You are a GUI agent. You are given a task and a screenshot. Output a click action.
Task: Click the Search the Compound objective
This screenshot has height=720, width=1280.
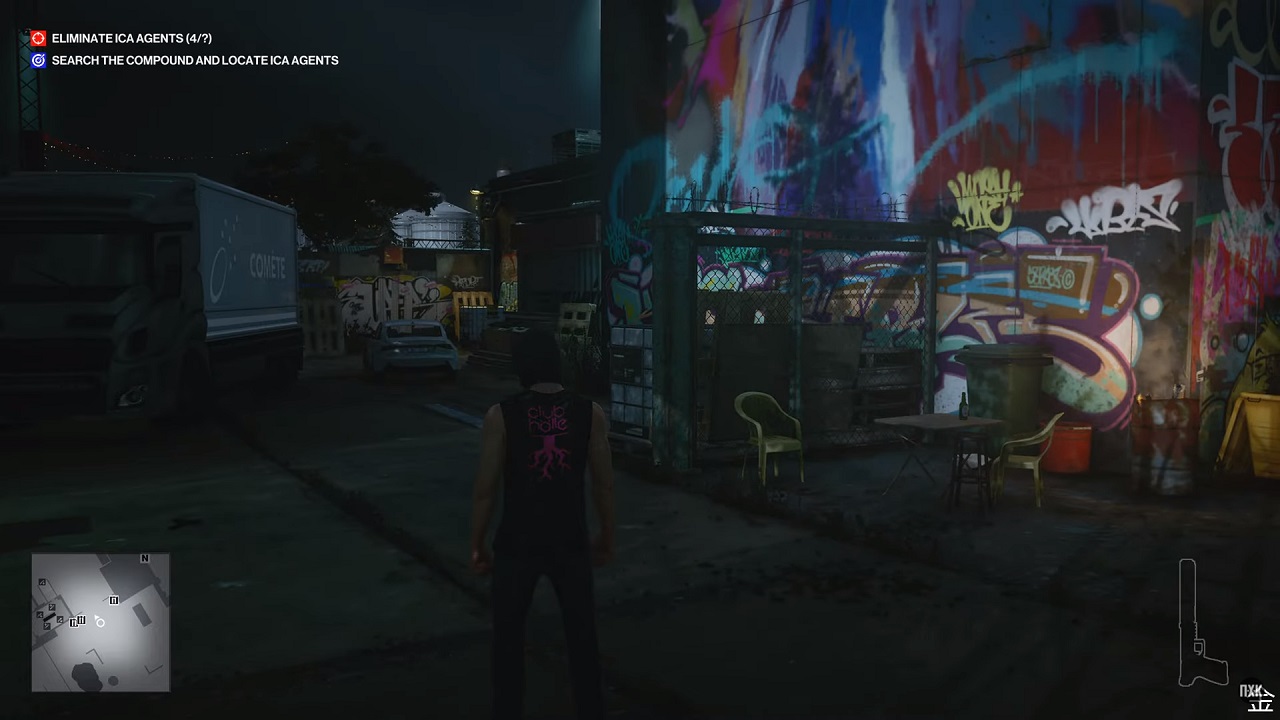194,60
